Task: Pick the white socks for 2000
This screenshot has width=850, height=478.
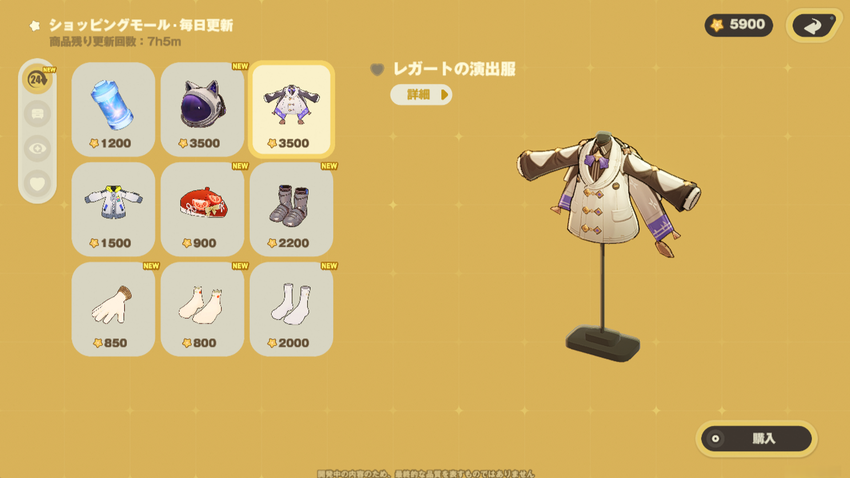Action: tap(291, 308)
